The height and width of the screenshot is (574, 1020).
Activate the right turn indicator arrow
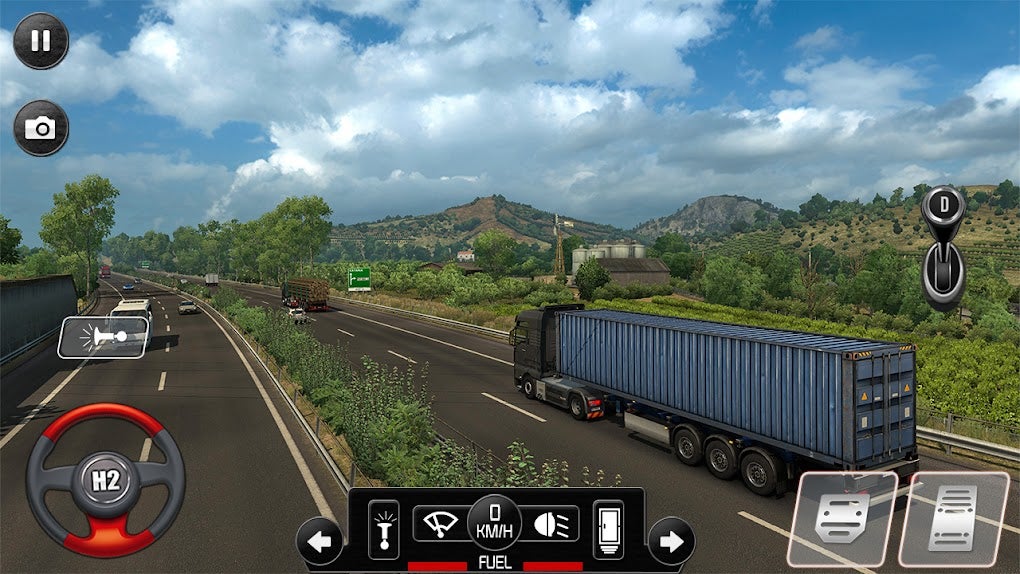pyautogui.click(x=671, y=541)
